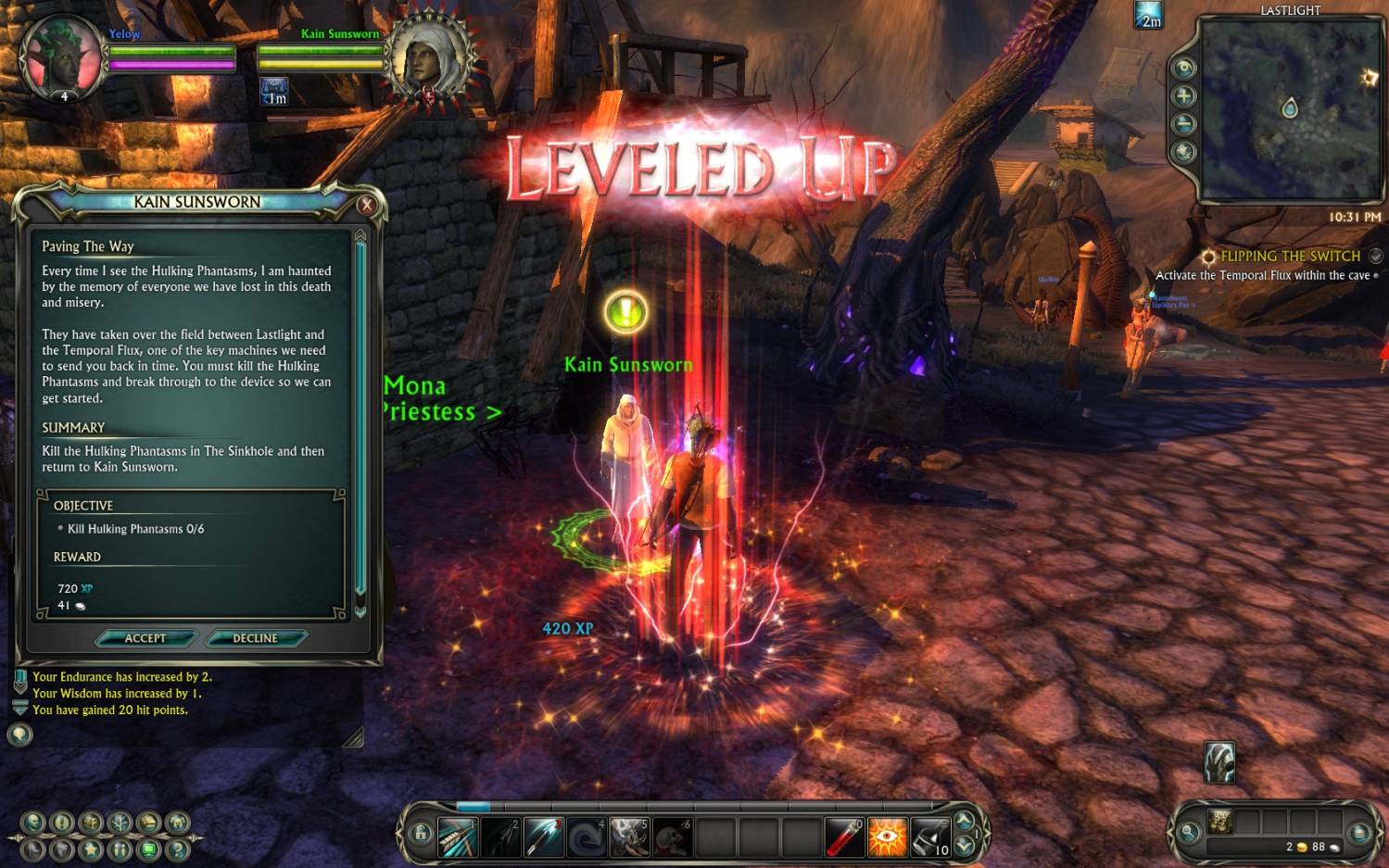Click the Lastlight minimap
Screen dimensions: 1389x868
click(x=1291, y=109)
